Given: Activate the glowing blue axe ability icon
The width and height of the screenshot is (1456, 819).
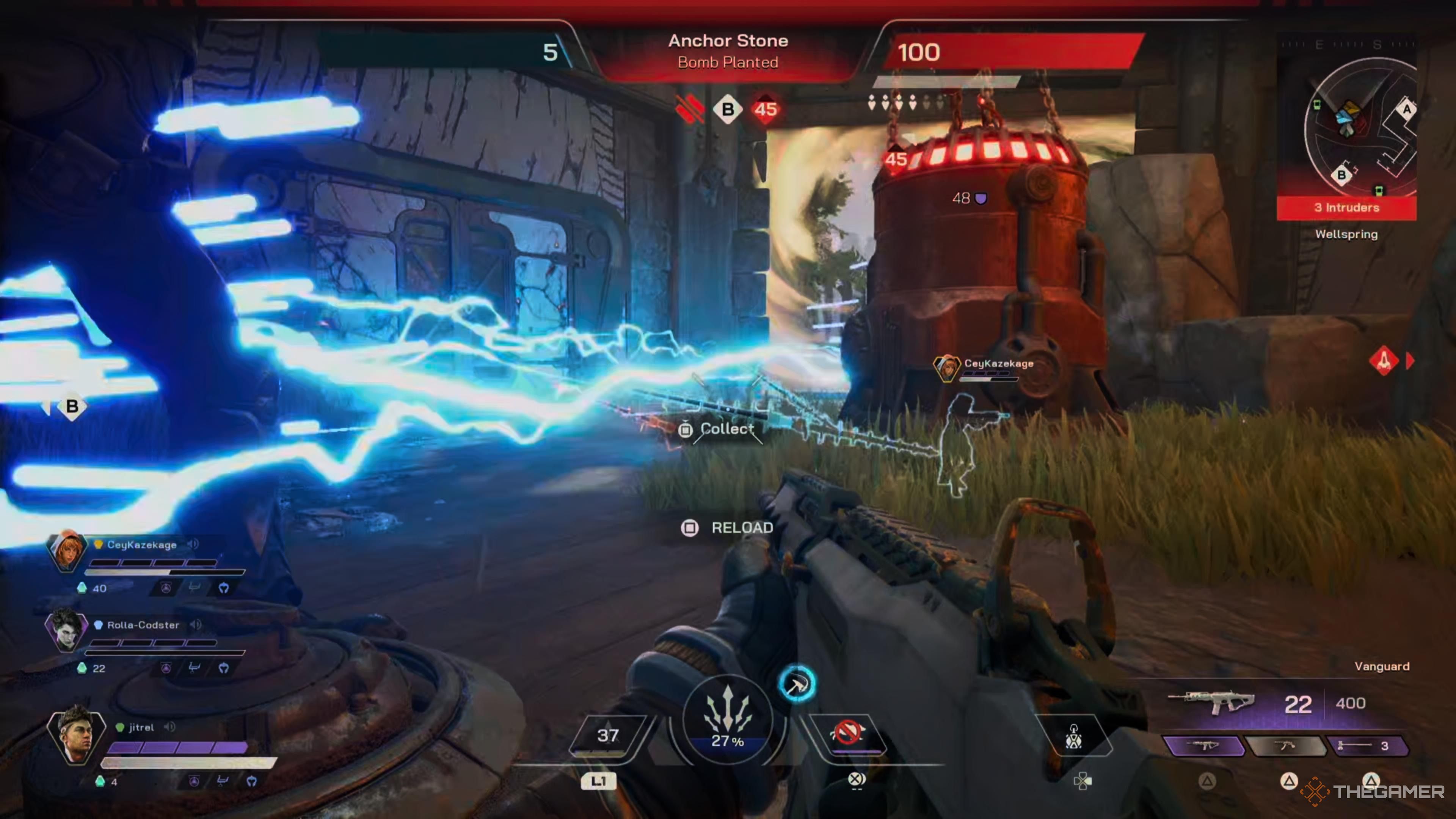Looking at the screenshot, I should click(796, 684).
